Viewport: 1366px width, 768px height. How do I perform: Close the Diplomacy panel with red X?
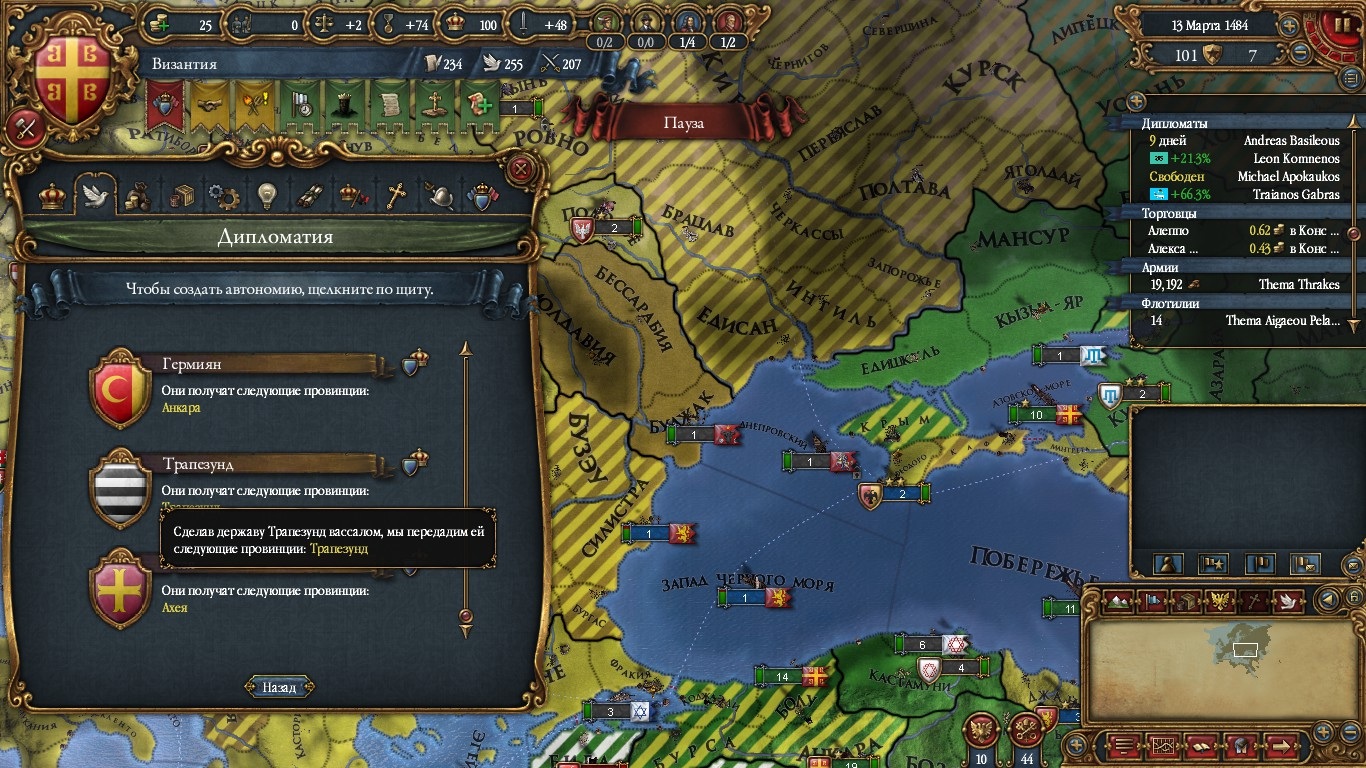pyautogui.click(x=520, y=169)
